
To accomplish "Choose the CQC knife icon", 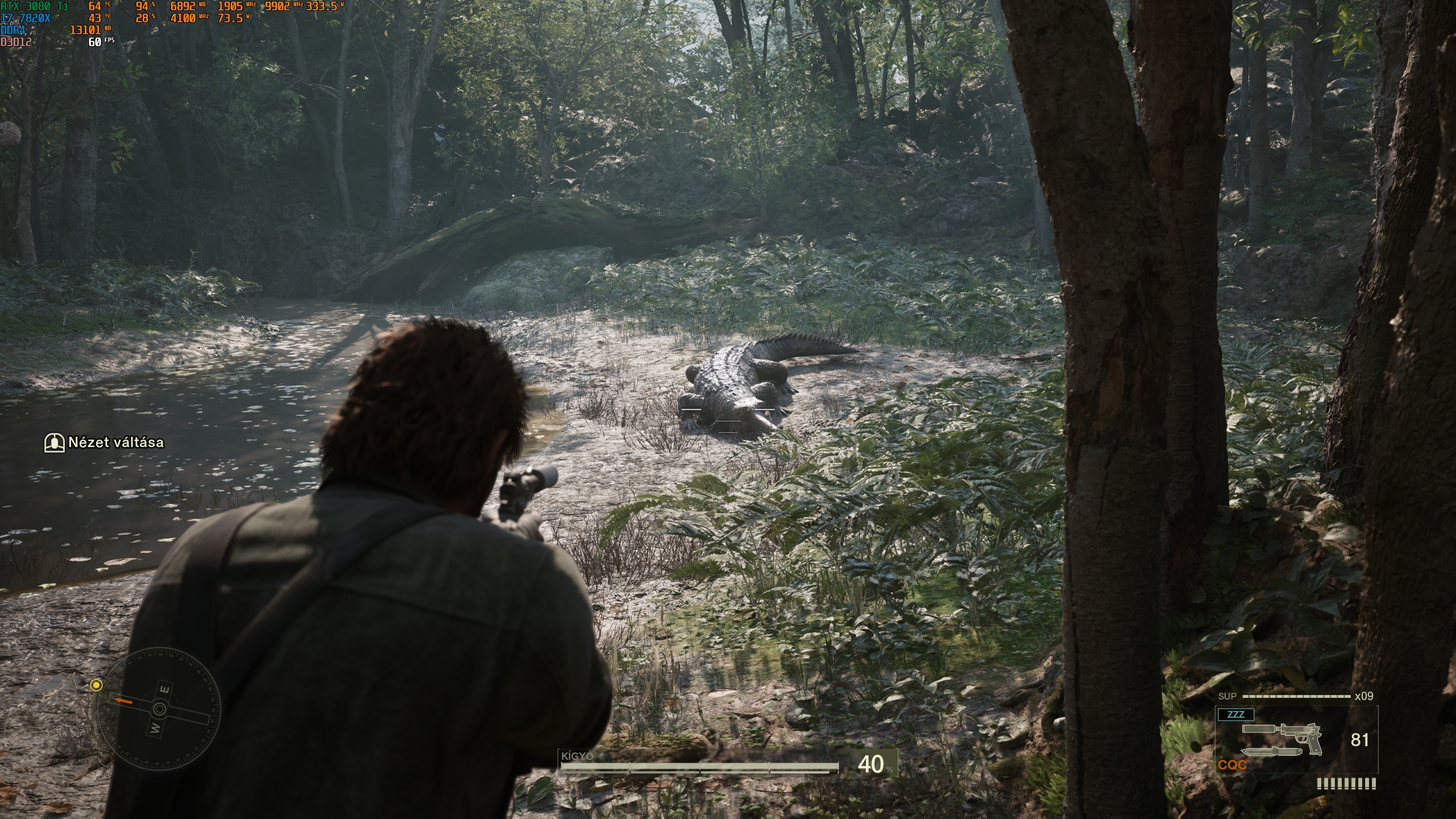I will [x=1271, y=751].
